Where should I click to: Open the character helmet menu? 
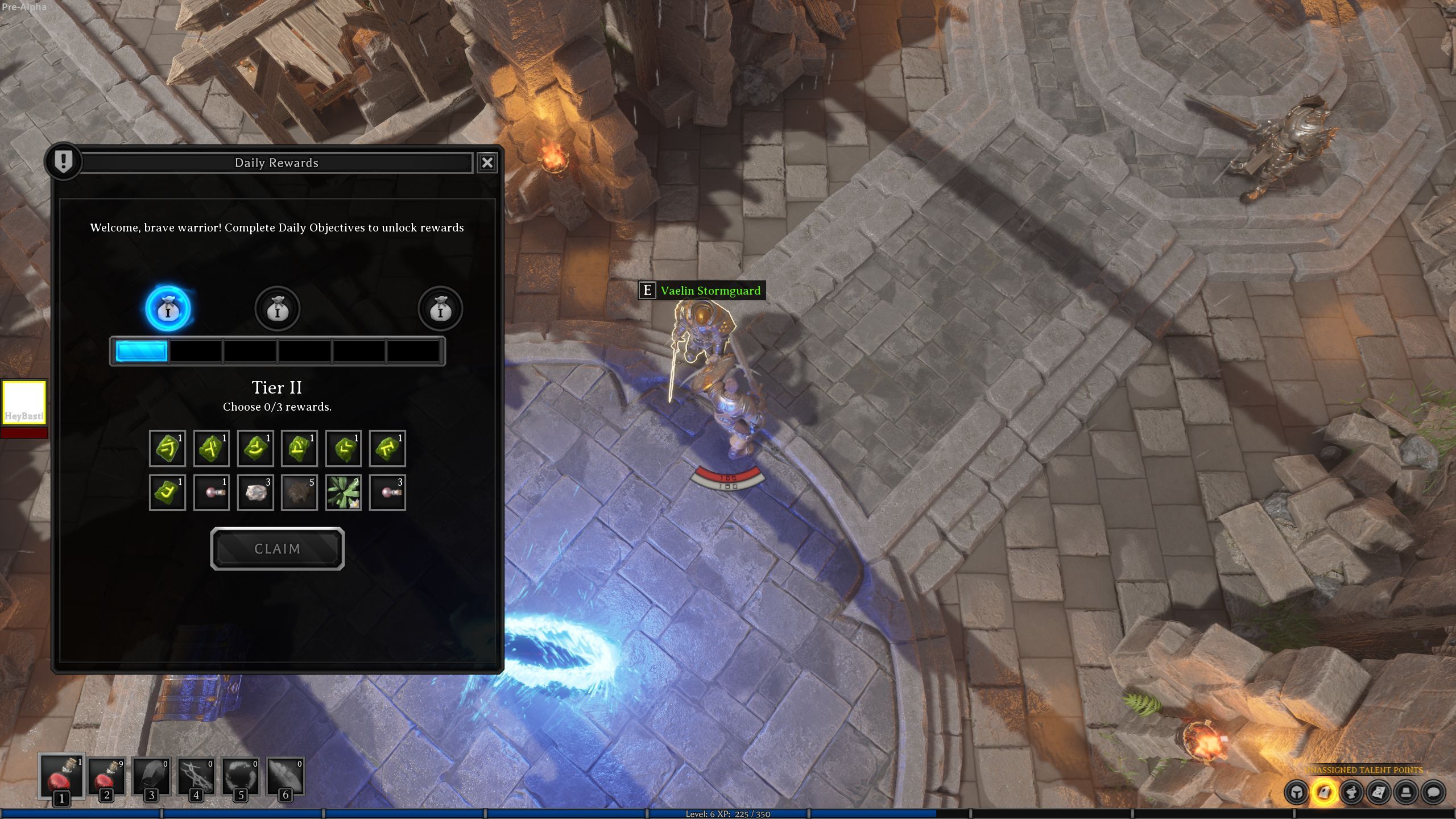tap(1297, 792)
